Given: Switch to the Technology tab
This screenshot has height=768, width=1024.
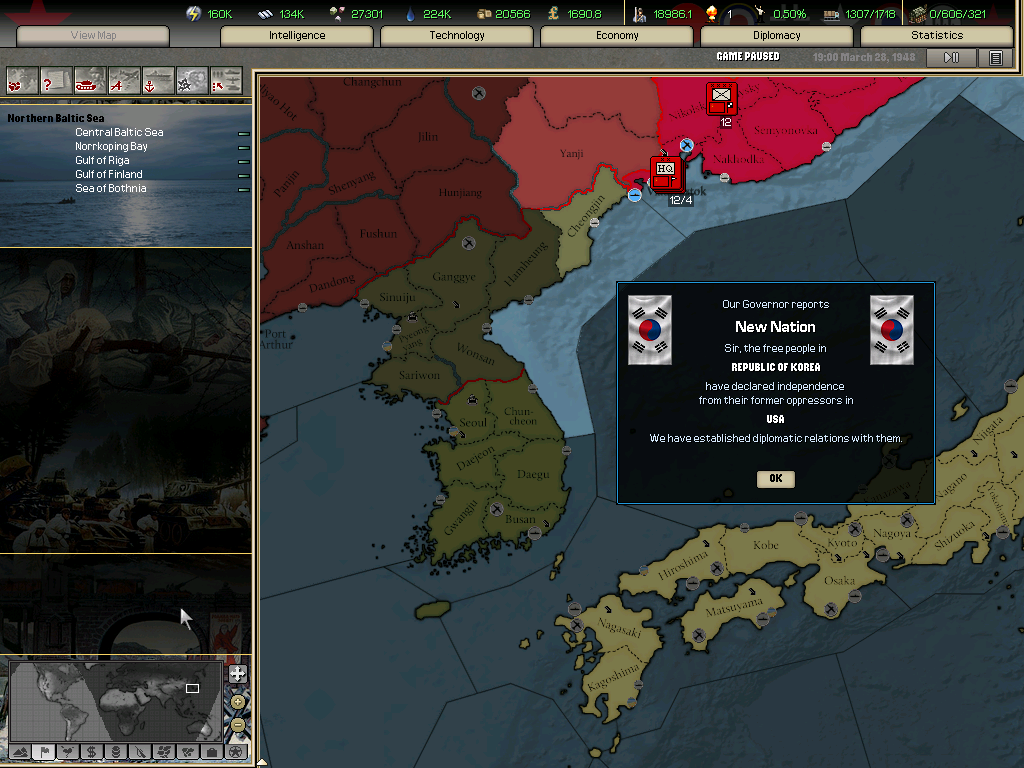Looking at the screenshot, I should [x=457, y=36].
